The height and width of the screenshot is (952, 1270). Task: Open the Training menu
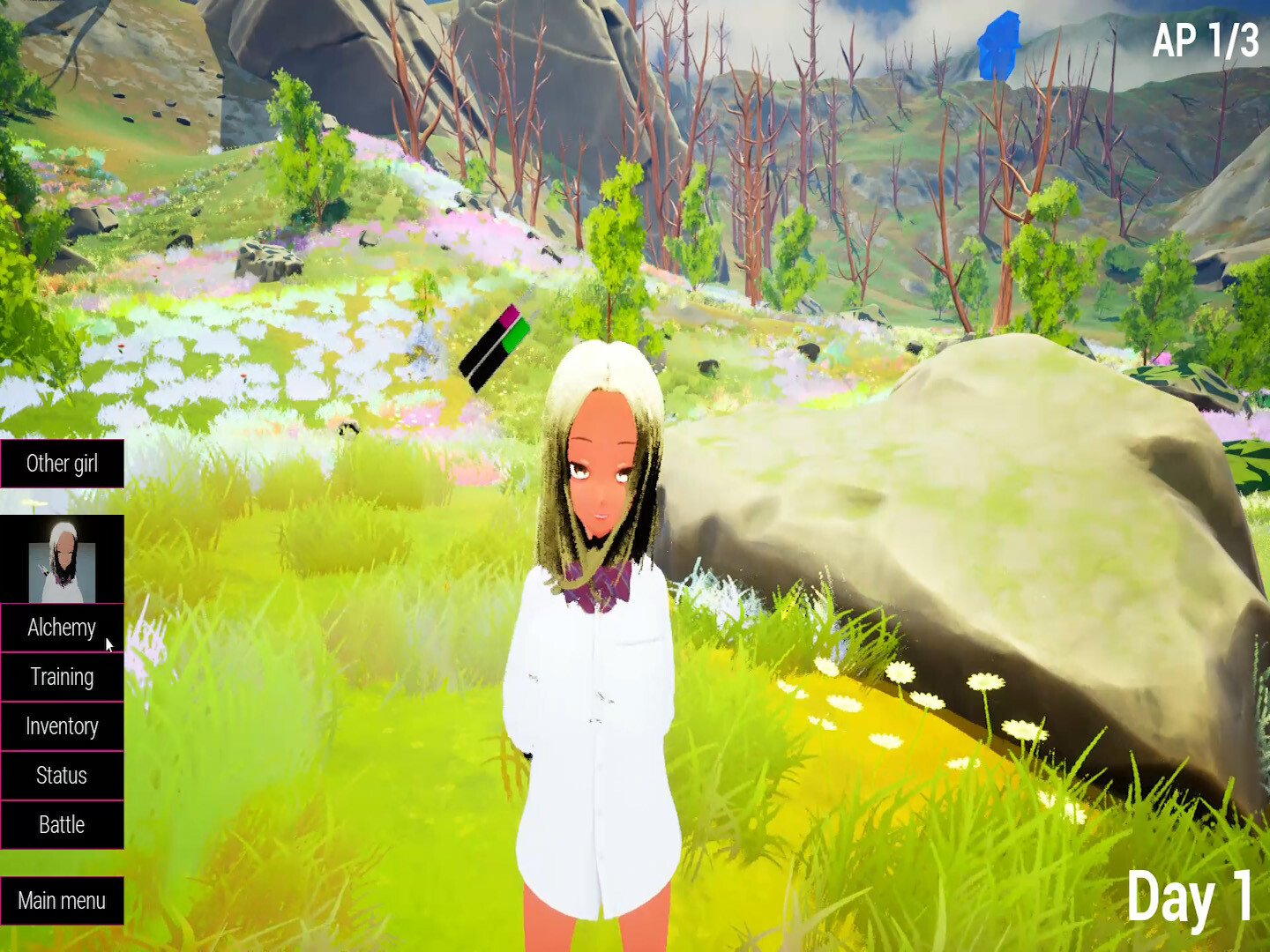coord(62,677)
